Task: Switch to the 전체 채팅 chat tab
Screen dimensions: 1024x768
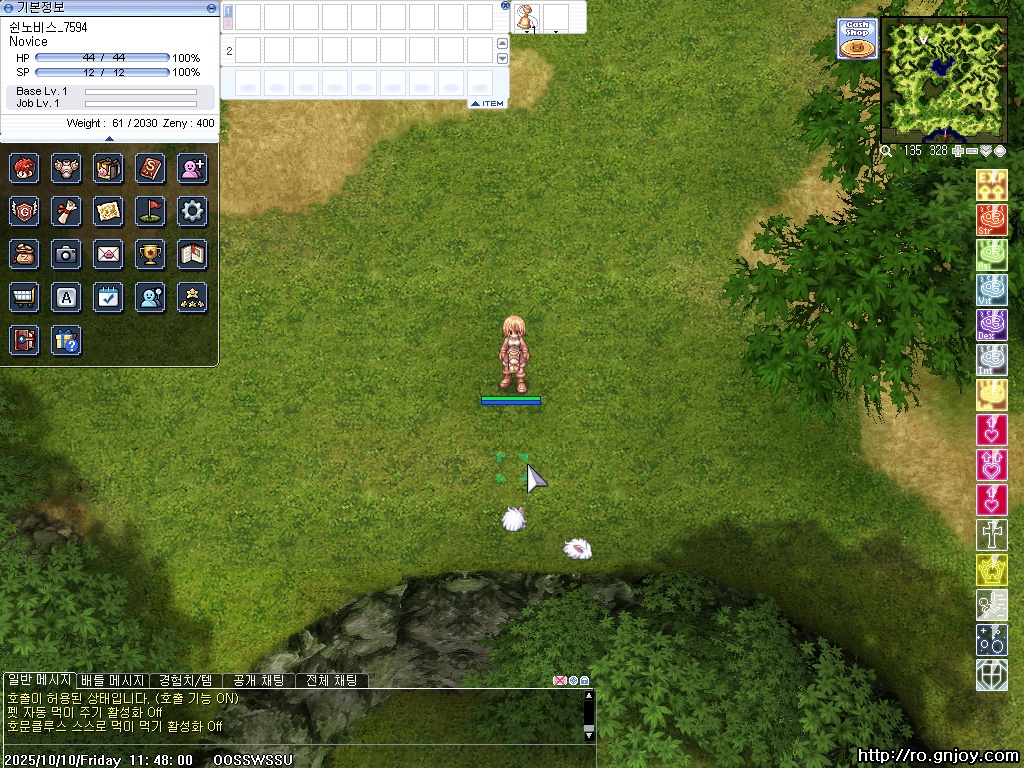Action: pyautogui.click(x=332, y=681)
